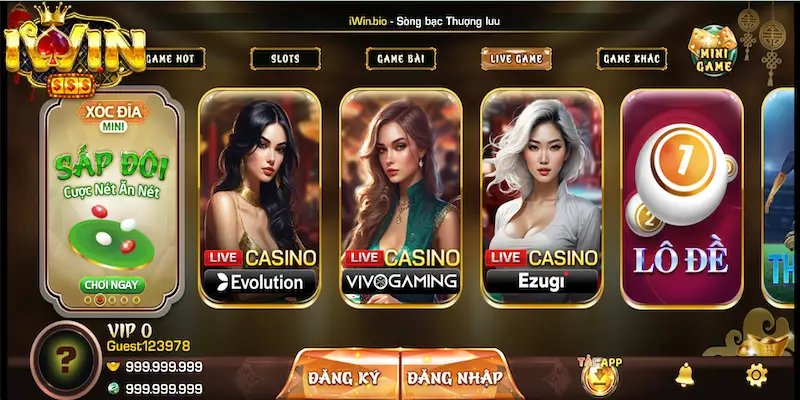Open the Slots category tab

pyautogui.click(x=285, y=59)
